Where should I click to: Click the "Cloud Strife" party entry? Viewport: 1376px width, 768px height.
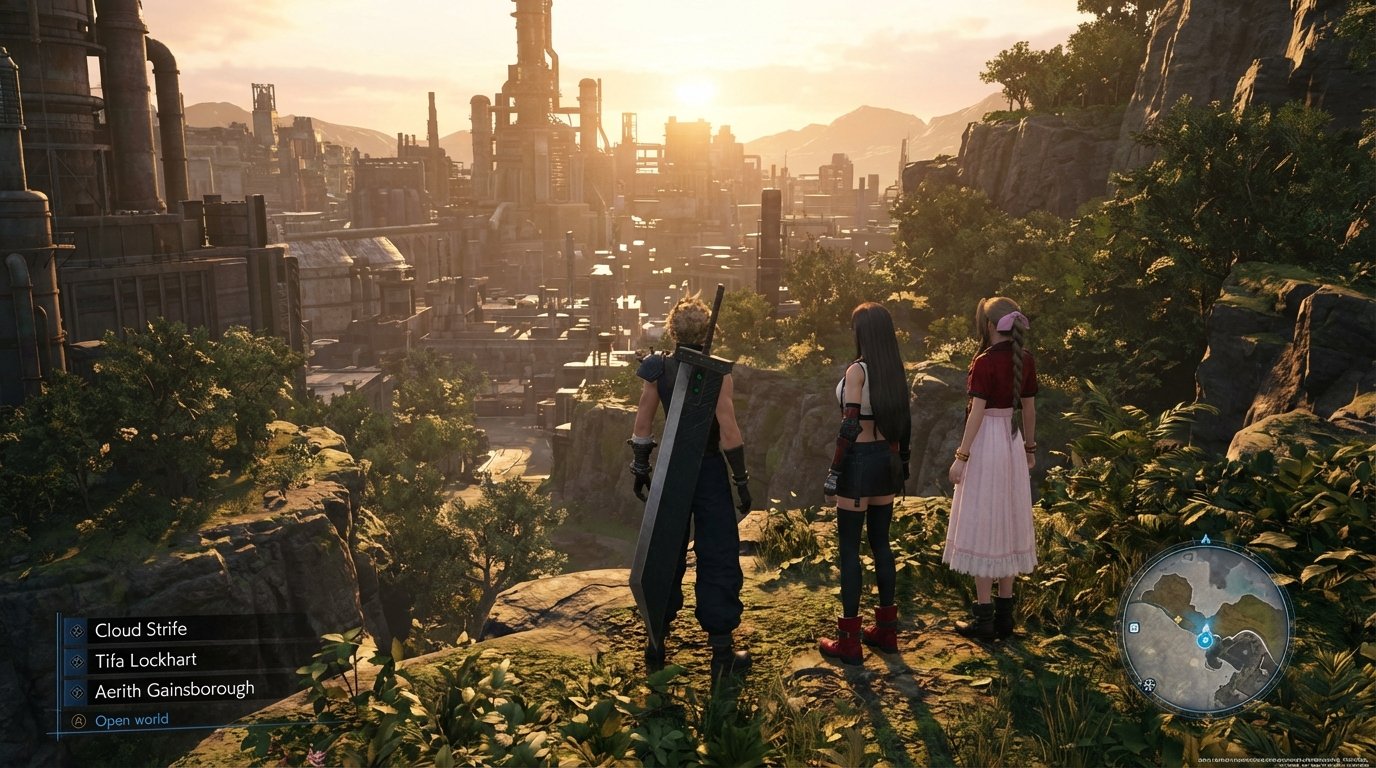[142, 630]
